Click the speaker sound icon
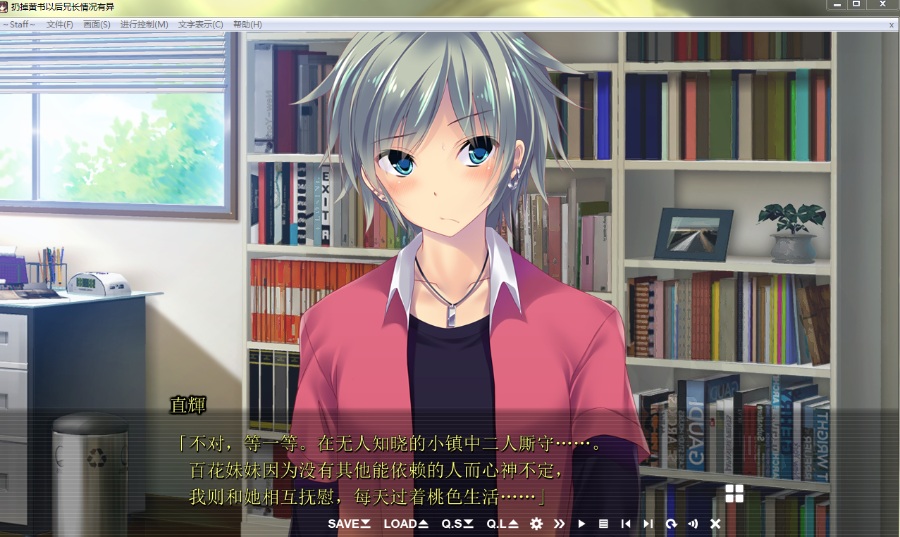 pyautogui.click(x=693, y=523)
